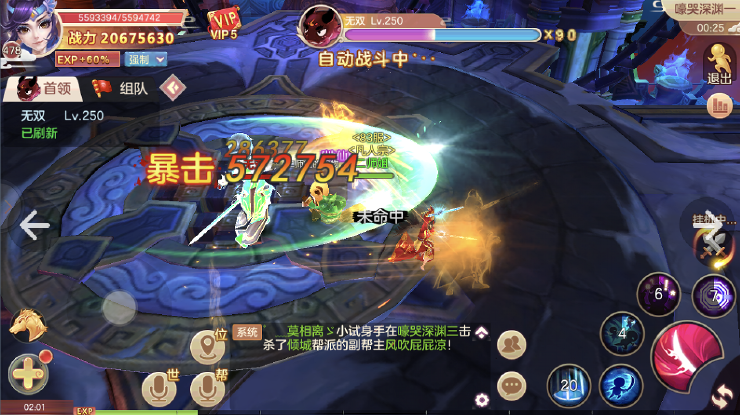Activate the blue skill with cooldown 20
The width and height of the screenshot is (740, 415).
[x=569, y=386]
